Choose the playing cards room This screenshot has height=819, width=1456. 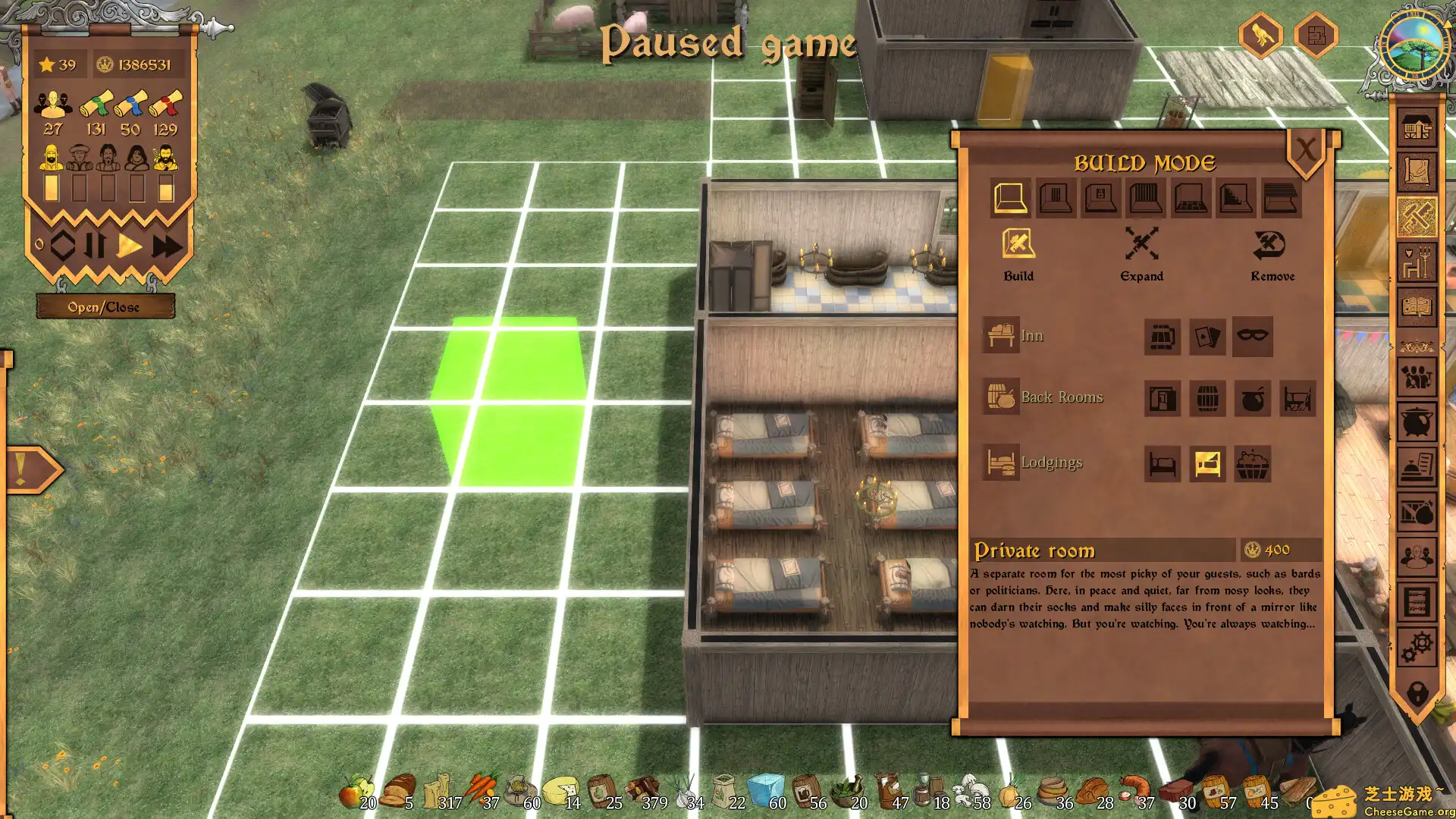coord(1207,337)
